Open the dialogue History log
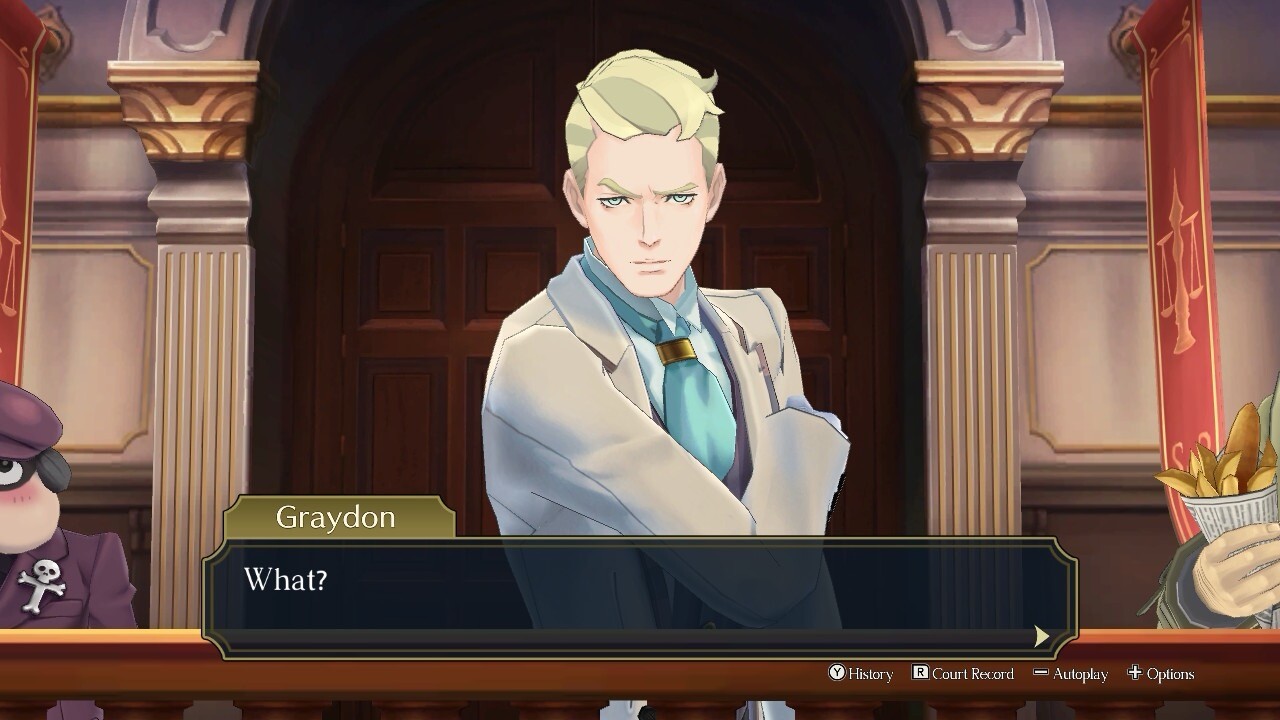 (861, 674)
